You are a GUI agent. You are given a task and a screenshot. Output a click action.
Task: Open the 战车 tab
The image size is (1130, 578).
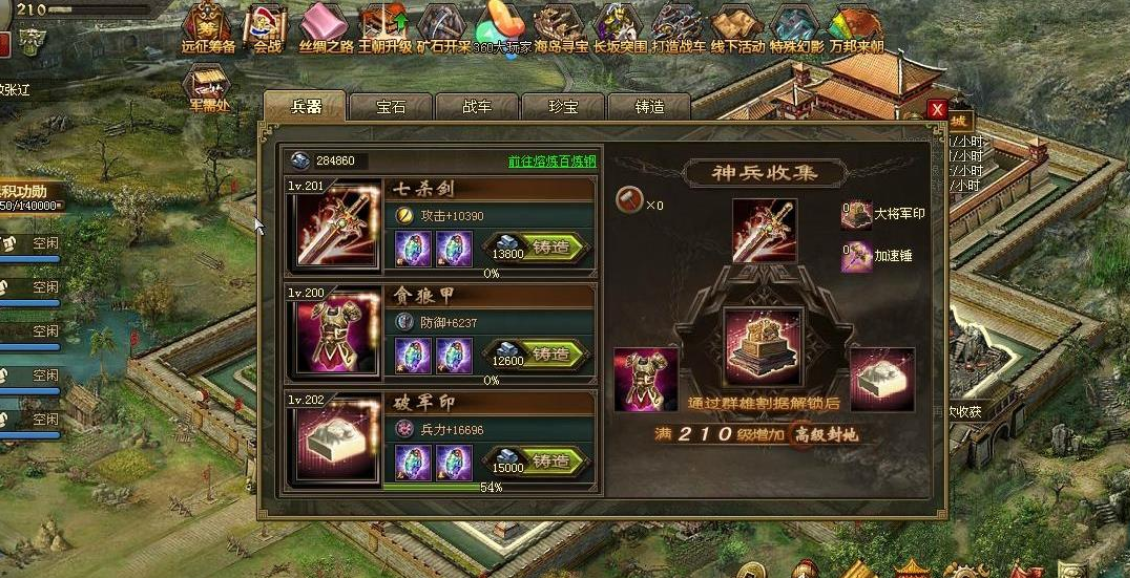pos(477,107)
